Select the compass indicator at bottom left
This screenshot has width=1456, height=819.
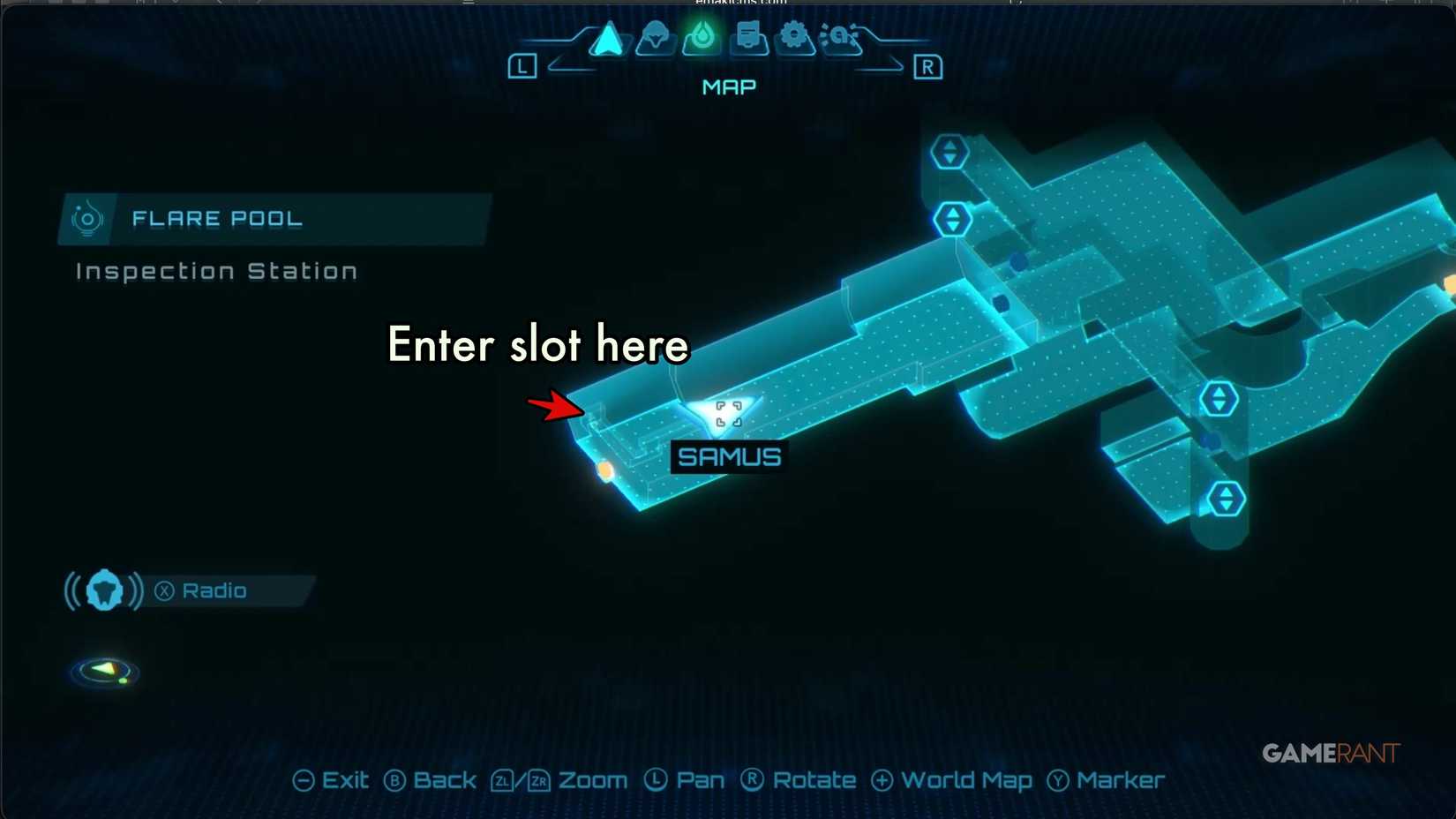coord(103,672)
